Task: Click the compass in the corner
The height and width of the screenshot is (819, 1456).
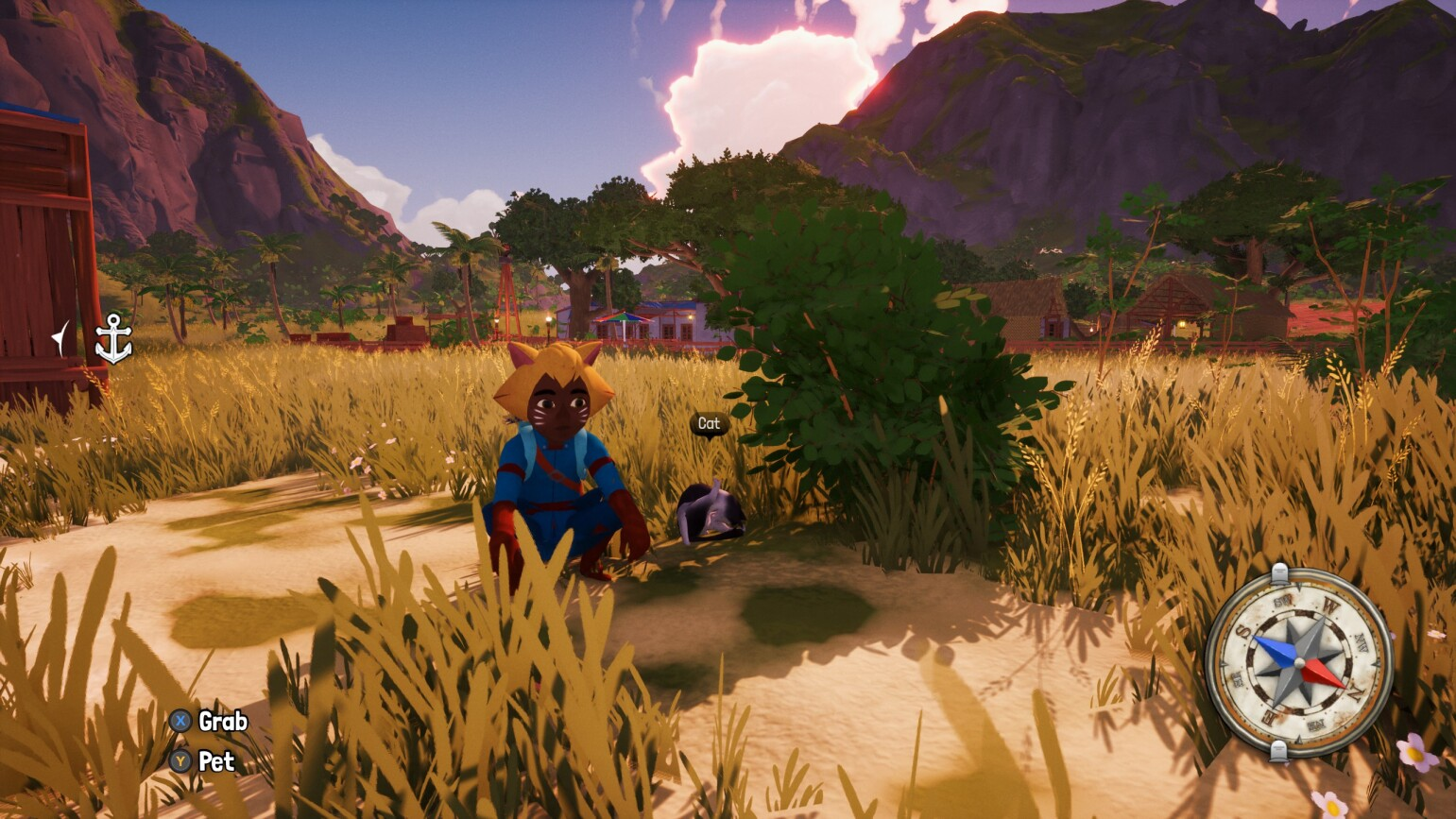Action: [1298, 662]
